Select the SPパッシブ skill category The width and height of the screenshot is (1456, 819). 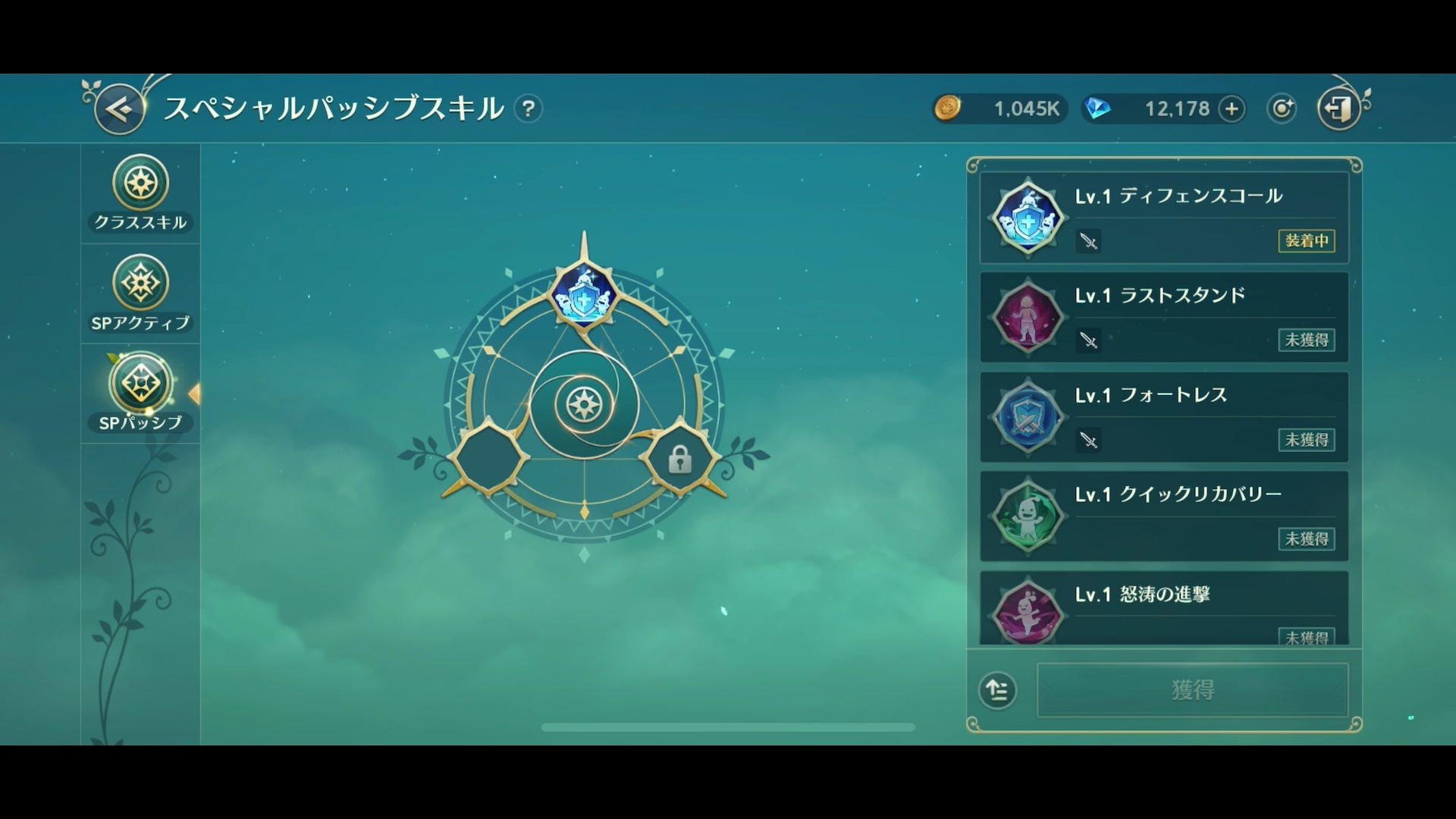click(140, 385)
